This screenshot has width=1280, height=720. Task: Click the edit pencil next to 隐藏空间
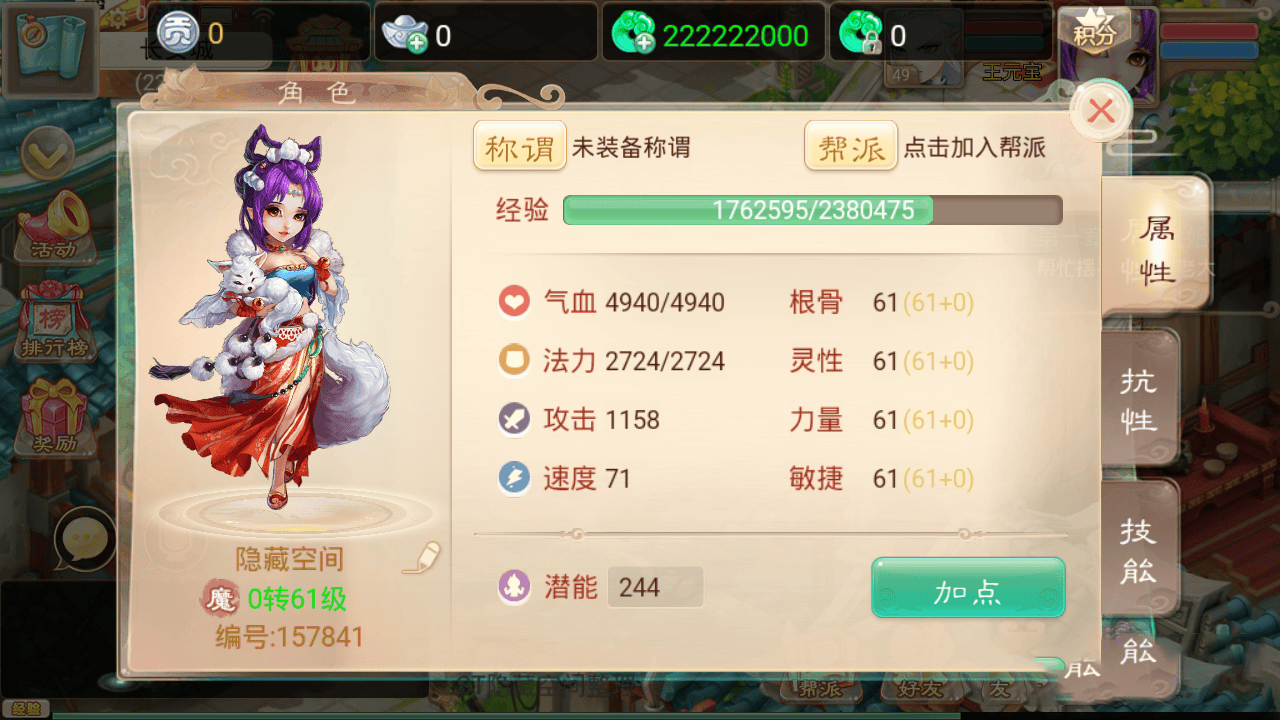(x=421, y=559)
